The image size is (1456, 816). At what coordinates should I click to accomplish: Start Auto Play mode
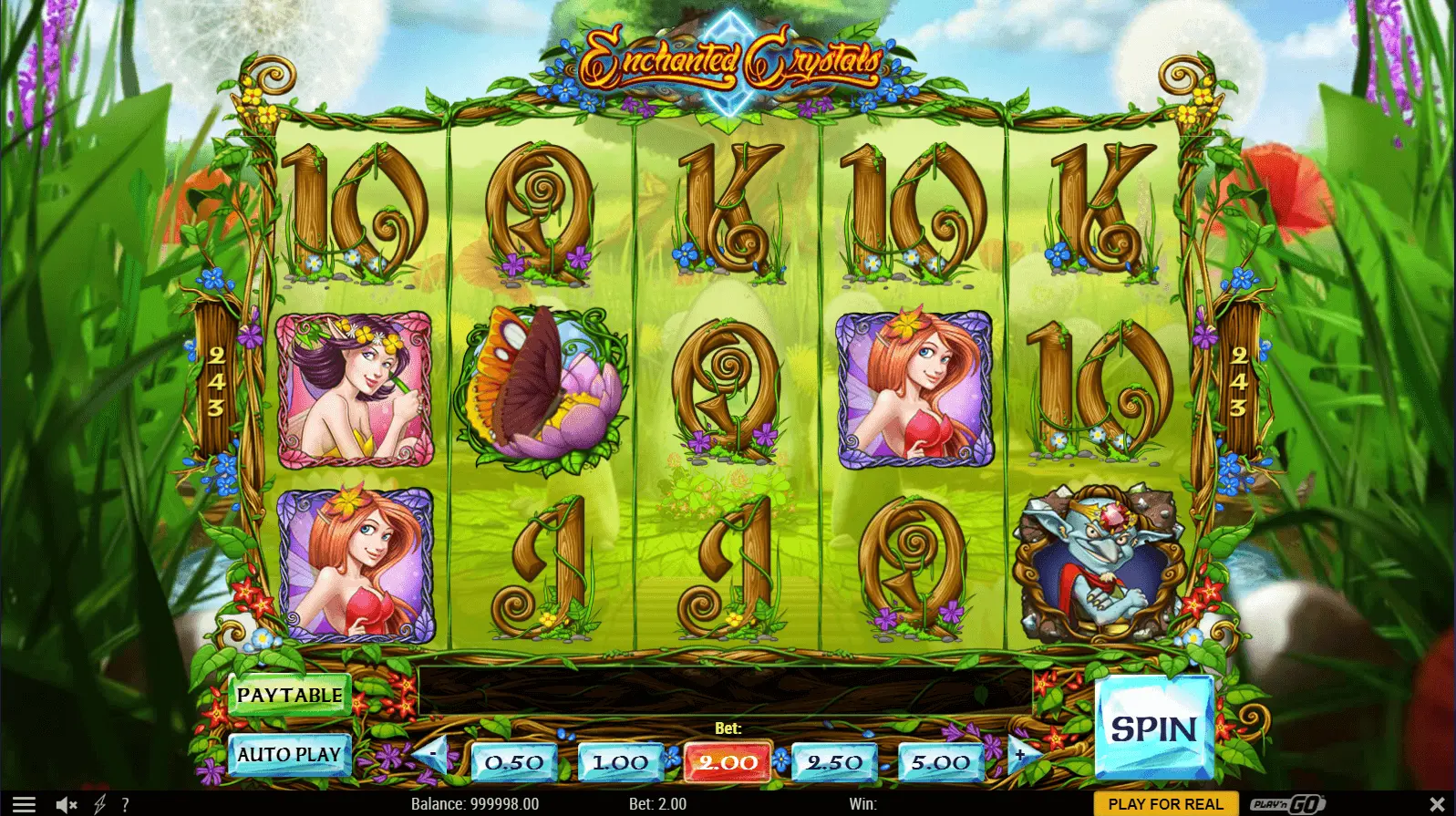(x=289, y=755)
